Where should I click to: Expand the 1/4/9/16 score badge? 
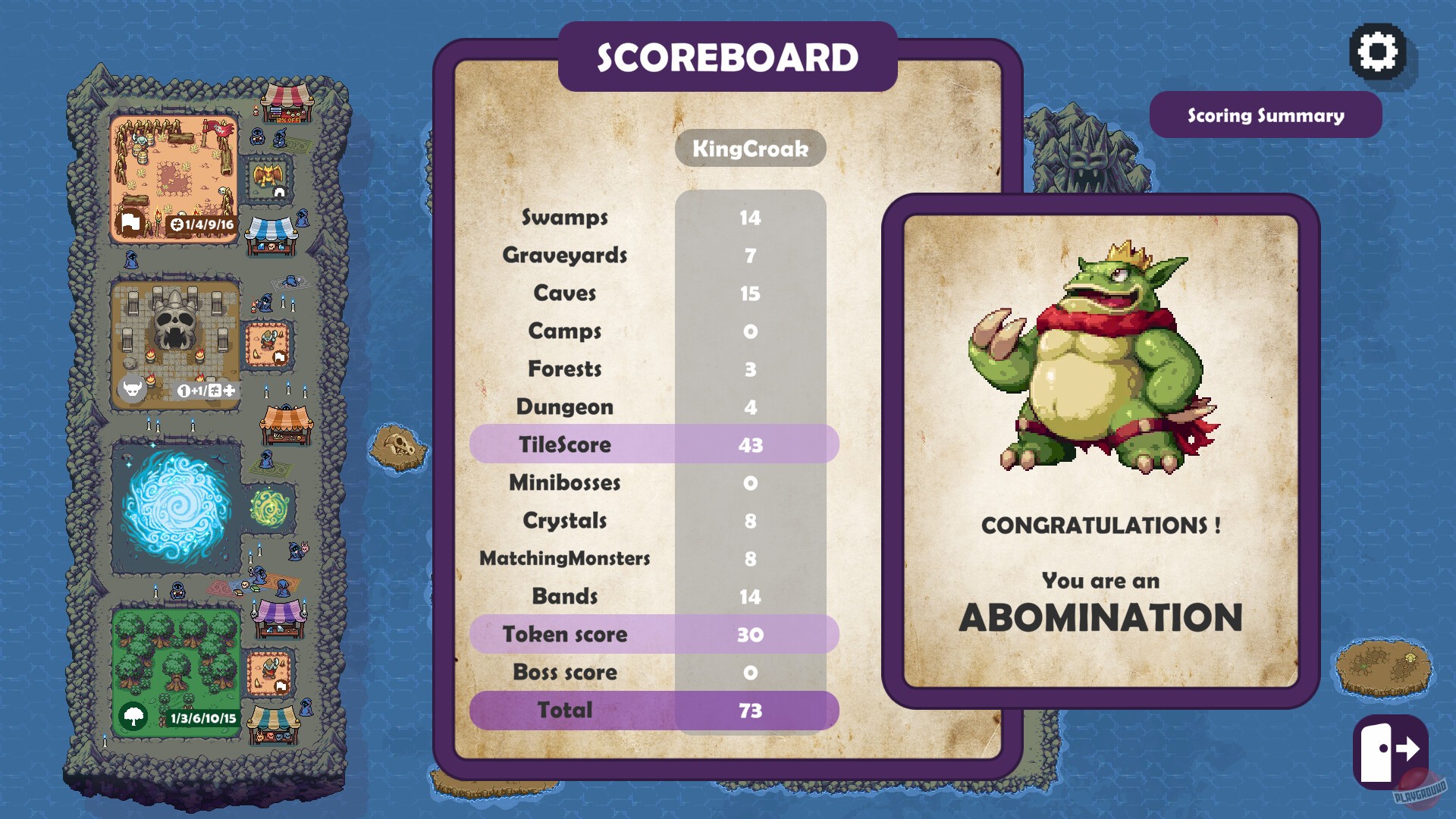click(202, 224)
